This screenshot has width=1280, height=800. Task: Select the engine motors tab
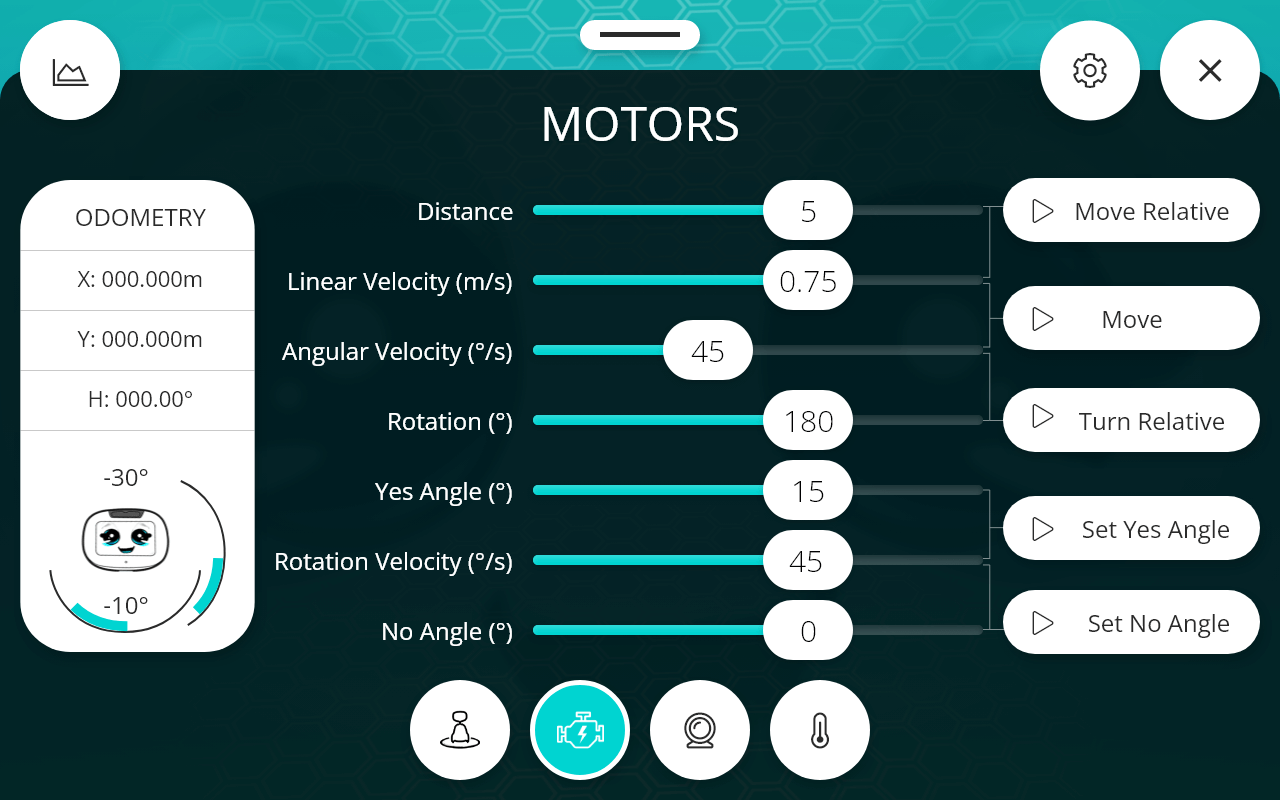click(580, 730)
